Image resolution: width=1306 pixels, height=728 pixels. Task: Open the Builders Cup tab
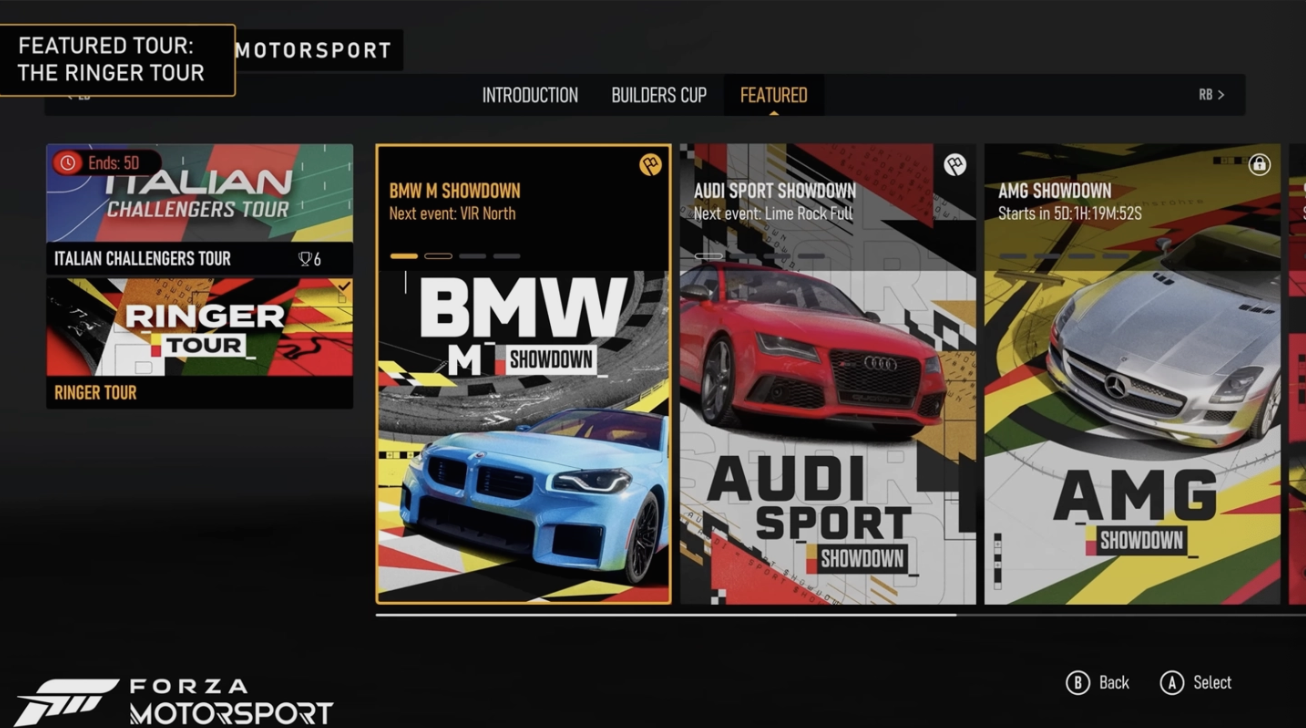(659, 96)
